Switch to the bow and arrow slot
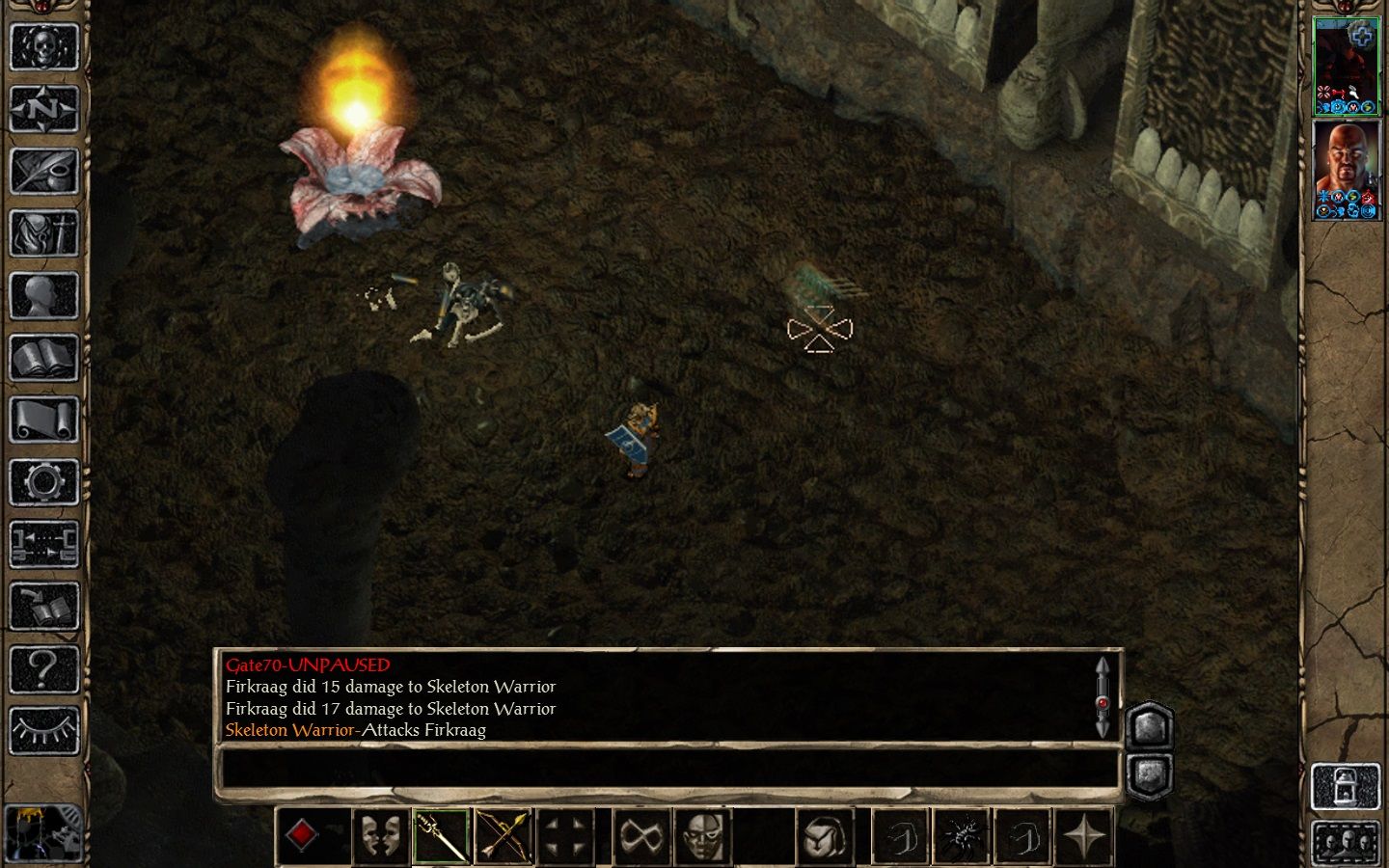This screenshot has width=1389, height=868. 503,835
